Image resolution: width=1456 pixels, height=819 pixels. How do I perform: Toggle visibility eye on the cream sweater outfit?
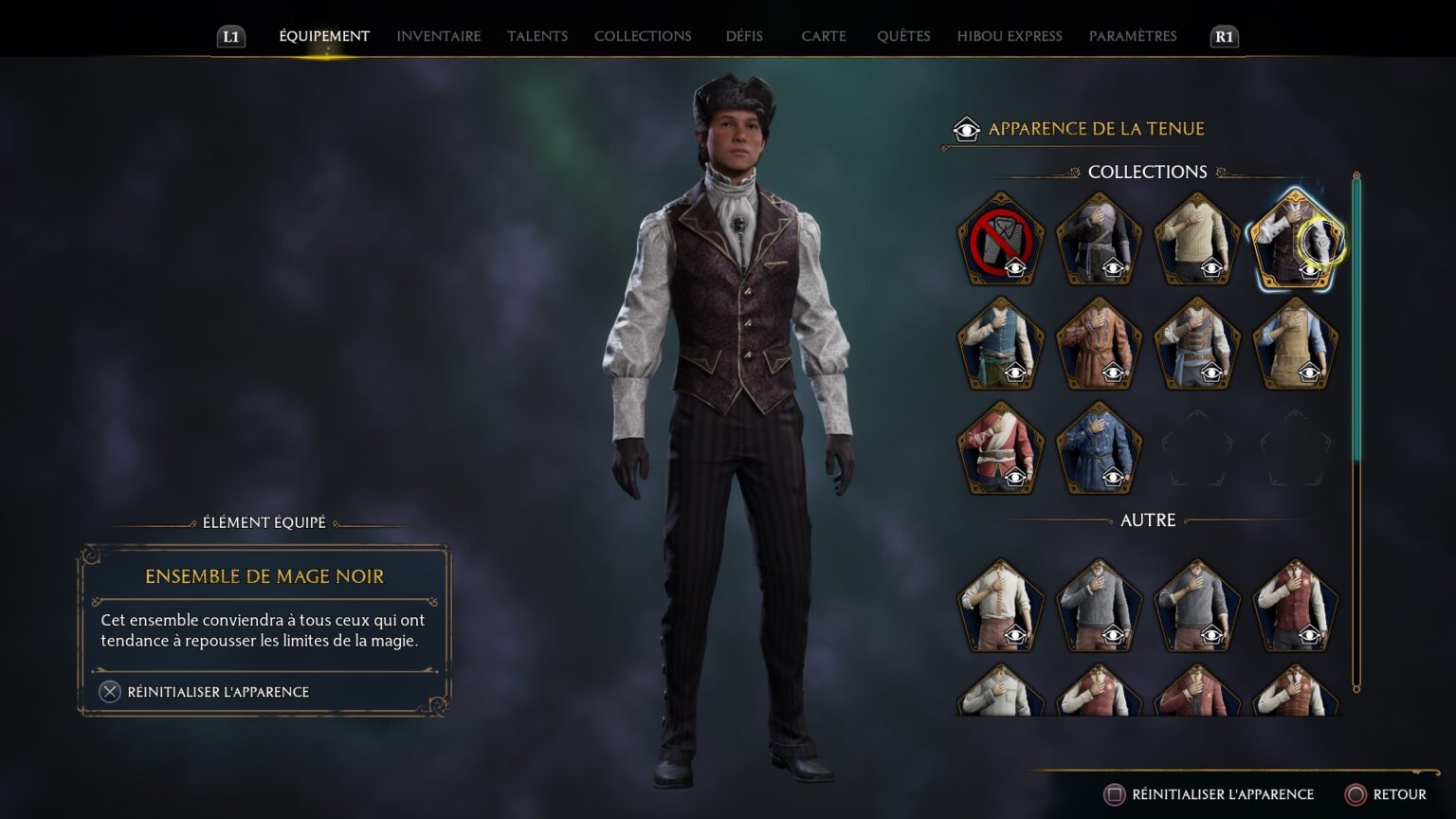(1211, 268)
